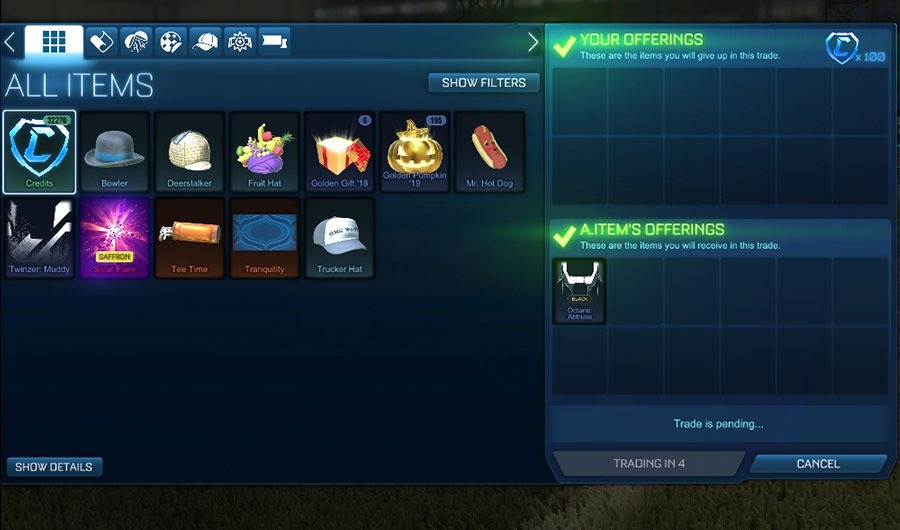Switch to the hat category tab
The height and width of the screenshot is (530, 900).
tap(205, 42)
